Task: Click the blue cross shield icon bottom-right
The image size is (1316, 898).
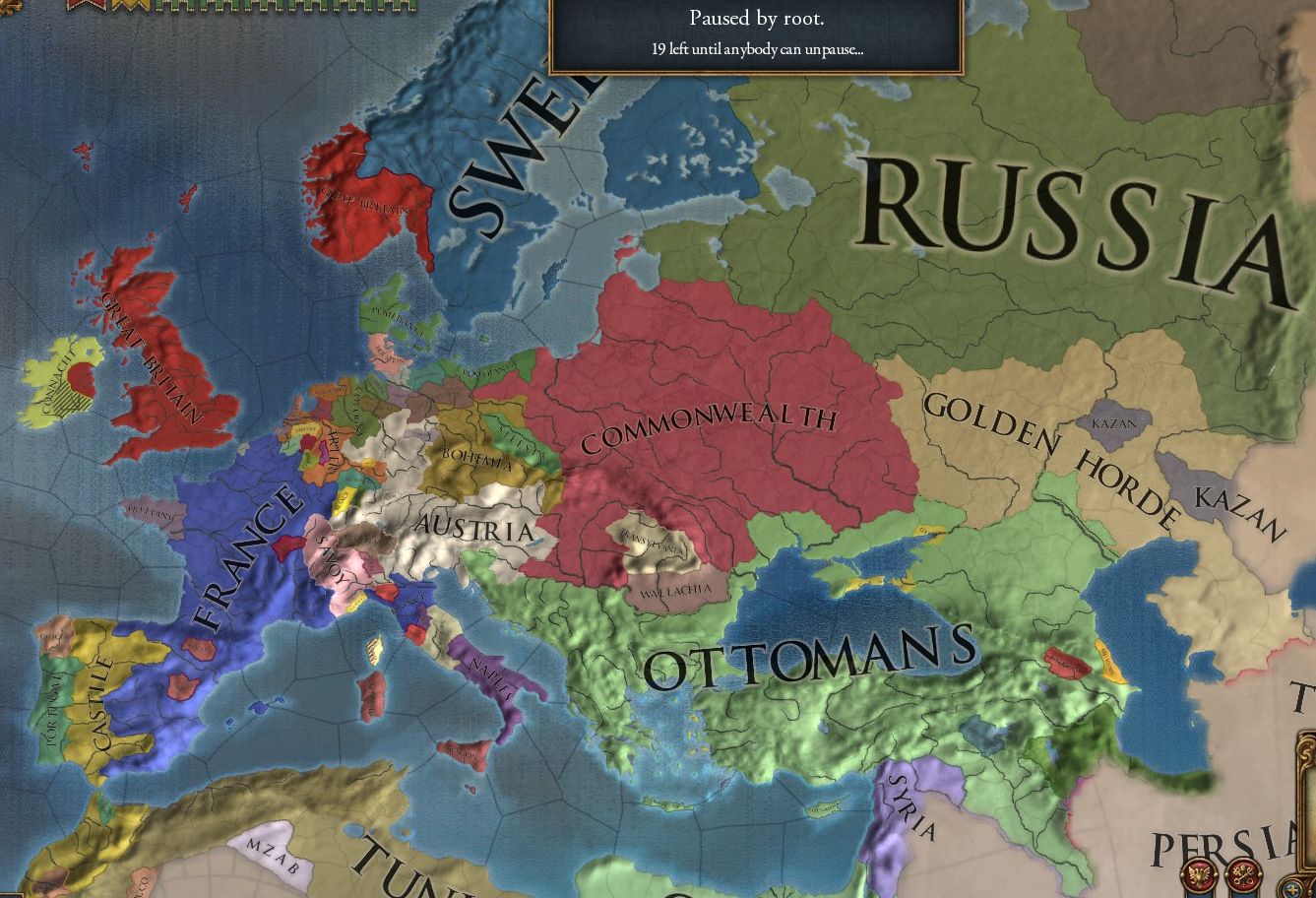Action: (1292, 889)
